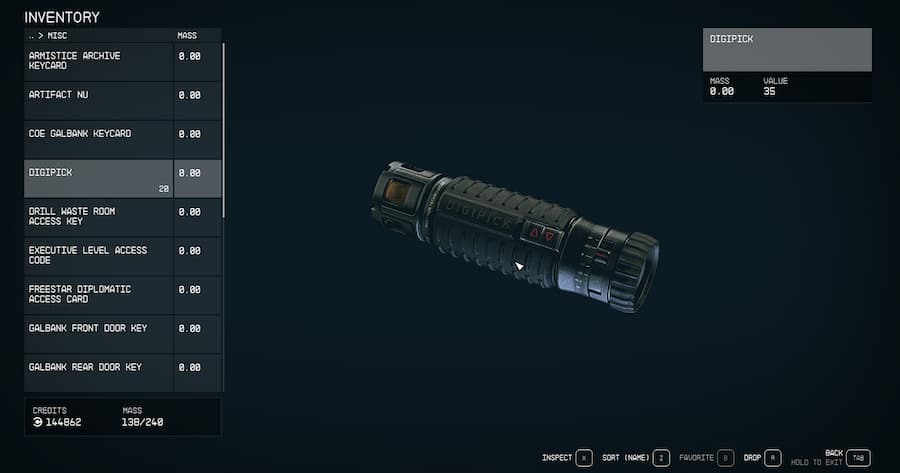Select Freestar Diplomatic Access Card
Screen dimensions: 900x473
point(98,294)
